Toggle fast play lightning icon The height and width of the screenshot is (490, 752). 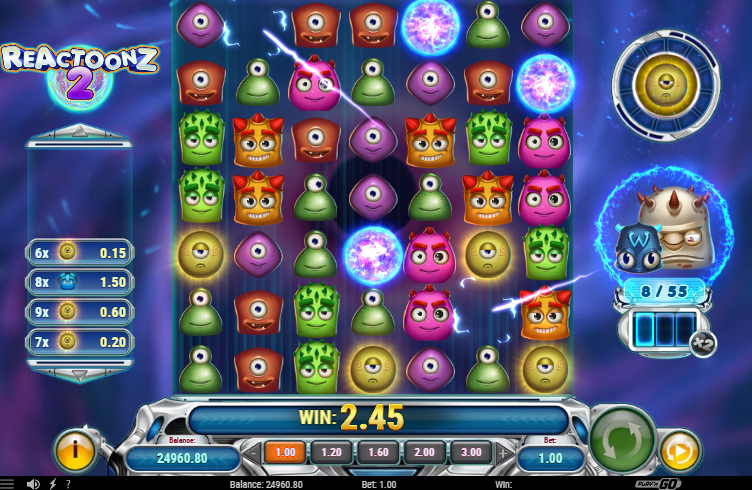tap(52, 484)
